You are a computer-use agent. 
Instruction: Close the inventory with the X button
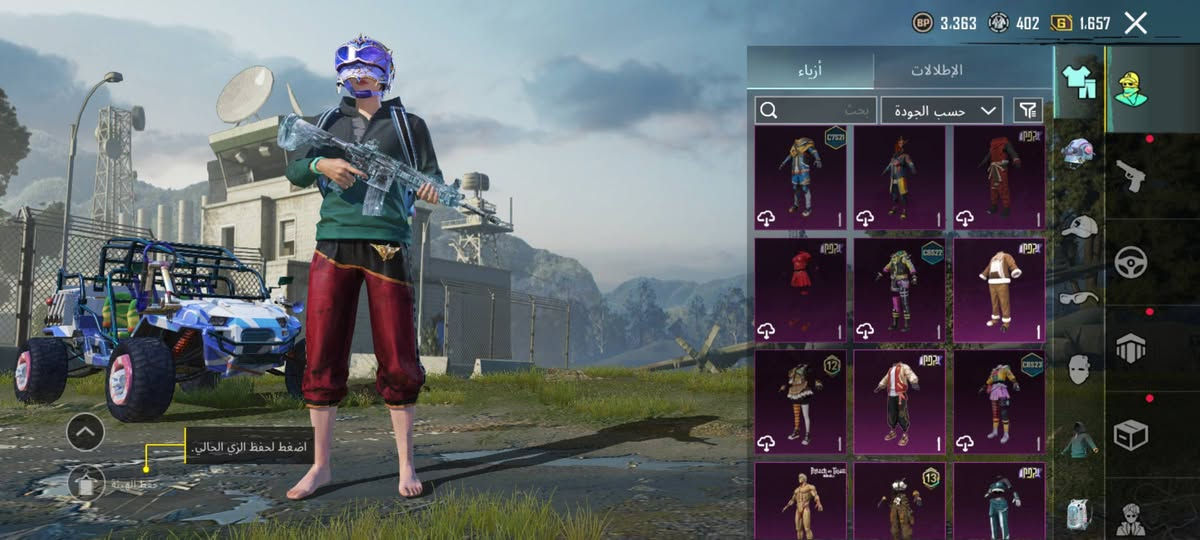[x=1135, y=23]
